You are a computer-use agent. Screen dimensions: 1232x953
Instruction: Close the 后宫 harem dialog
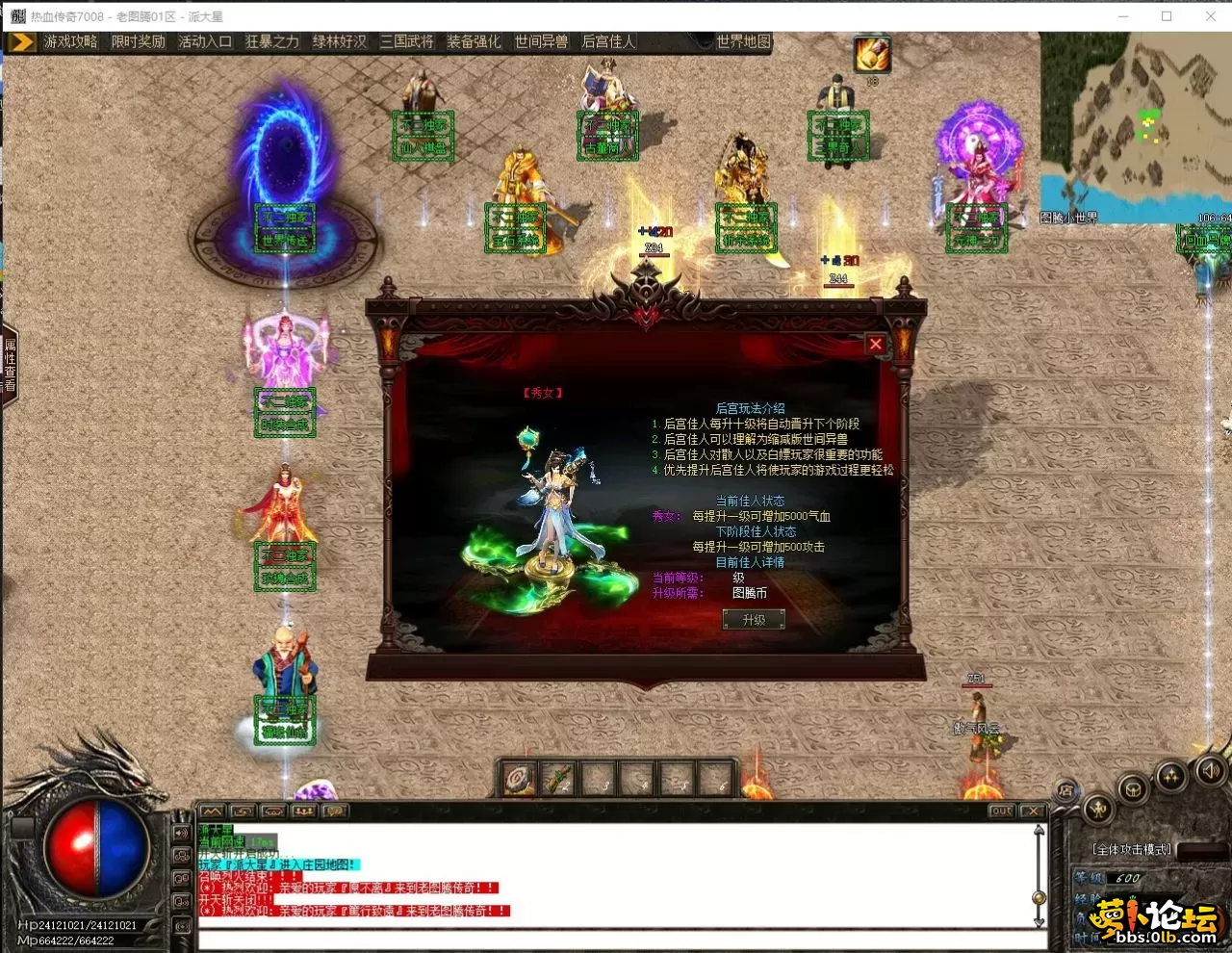click(x=875, y=344)
